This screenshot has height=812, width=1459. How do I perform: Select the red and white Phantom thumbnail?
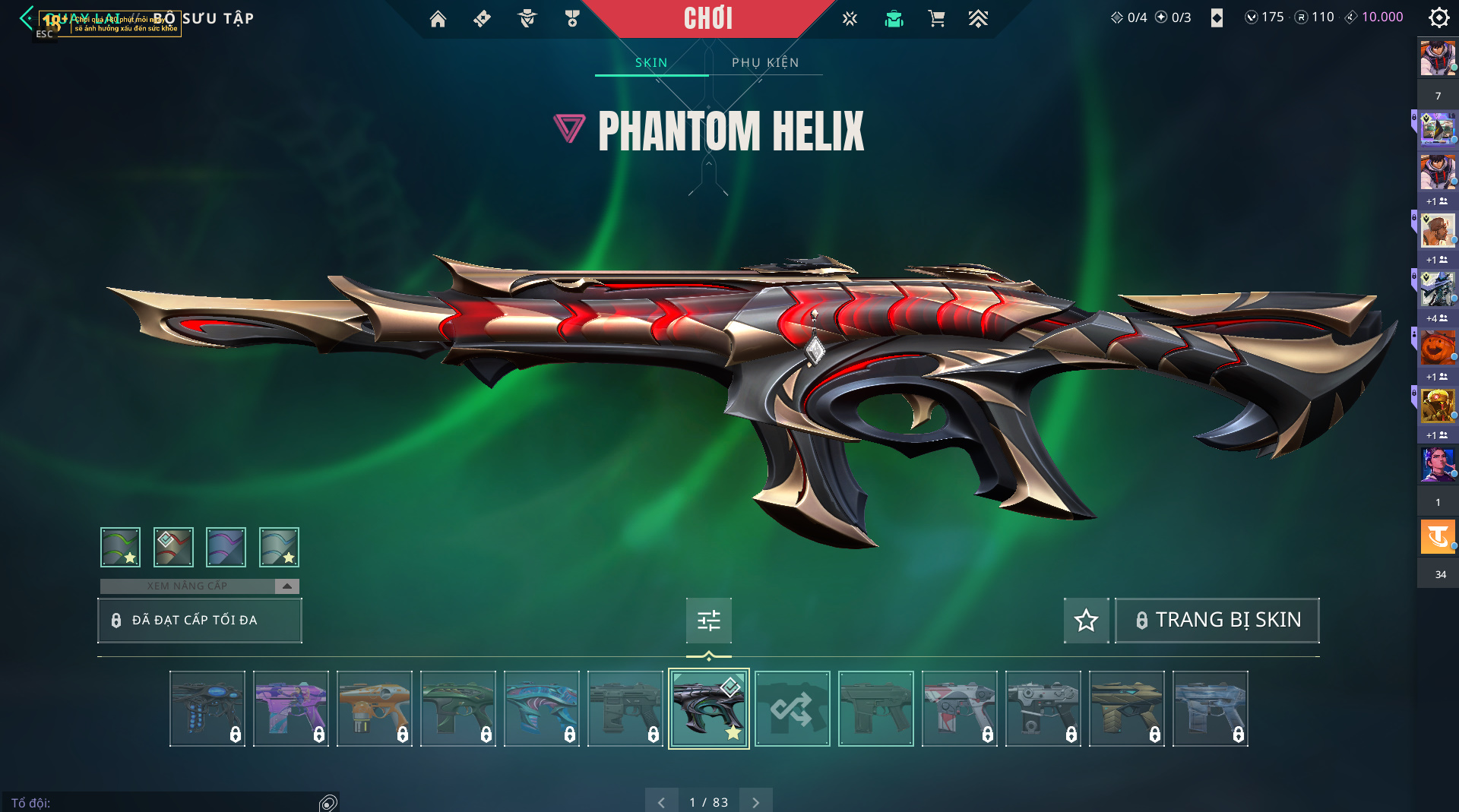959,708
